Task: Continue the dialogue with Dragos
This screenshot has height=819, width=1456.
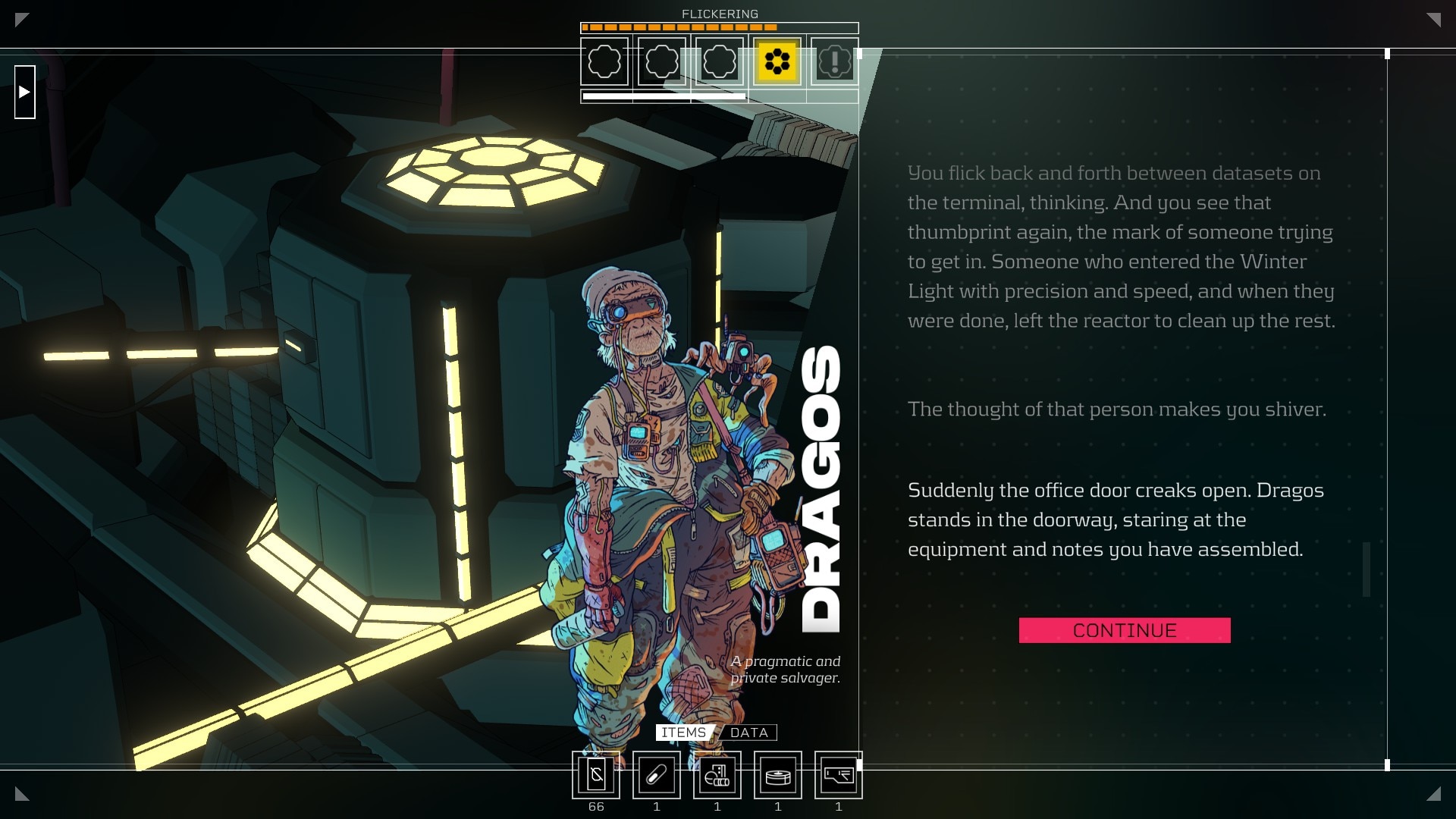Action: click(1124, 630)
